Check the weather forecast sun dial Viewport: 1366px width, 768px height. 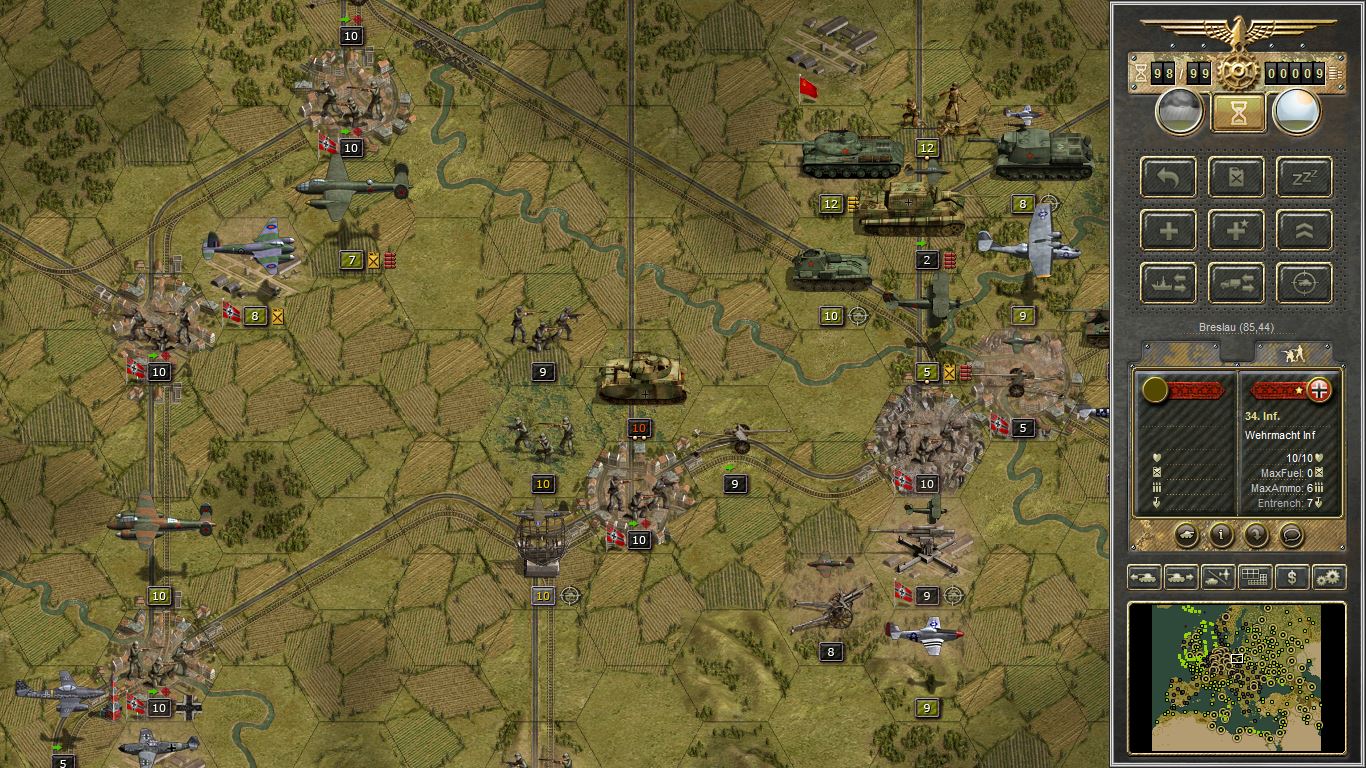click(x=1297, y=111)
